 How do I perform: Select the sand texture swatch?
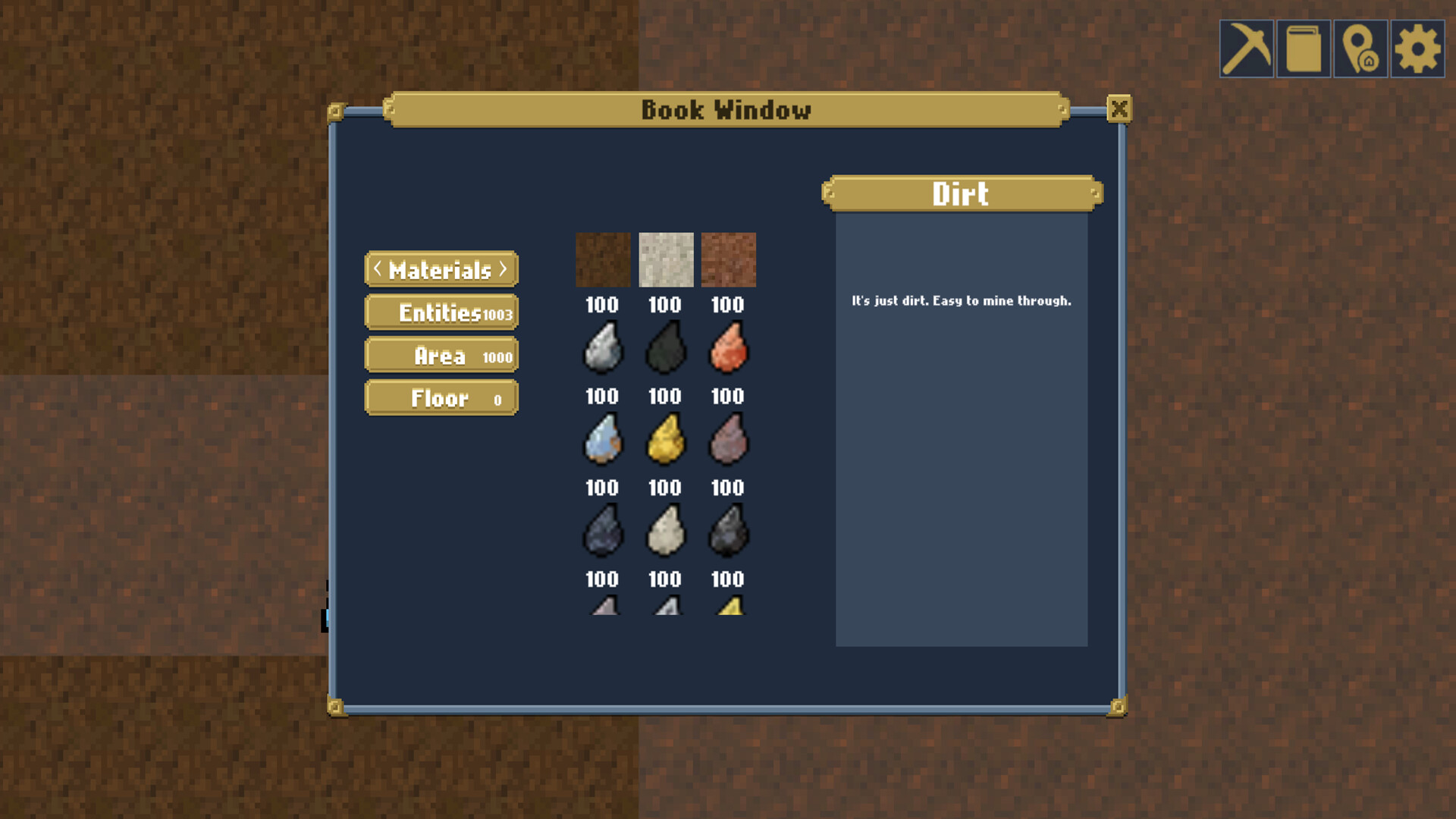(x=665, y=259)
